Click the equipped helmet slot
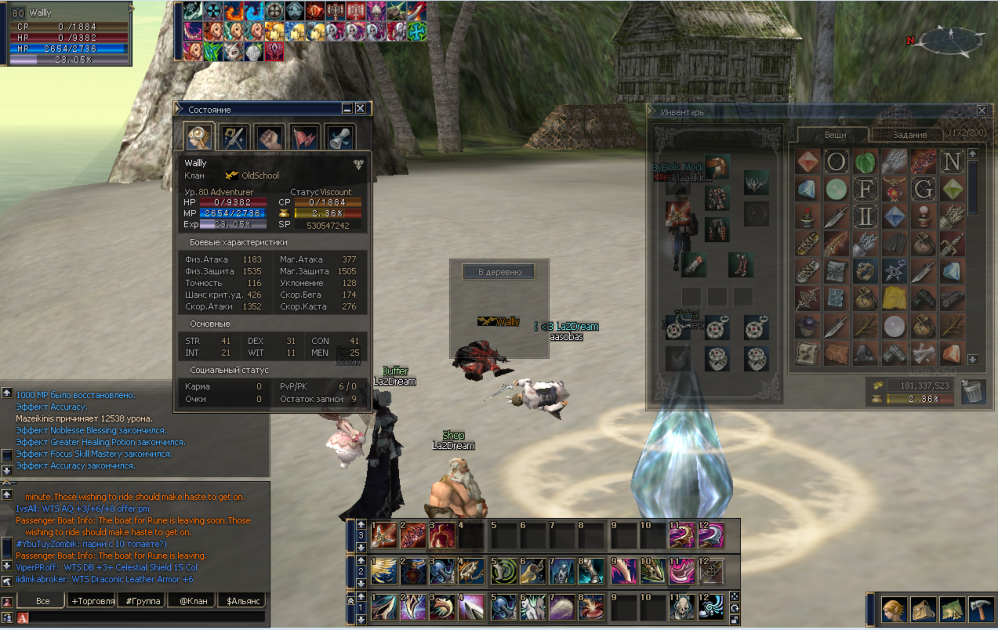Viewport: 998px width, 630px height. [716, 167]
